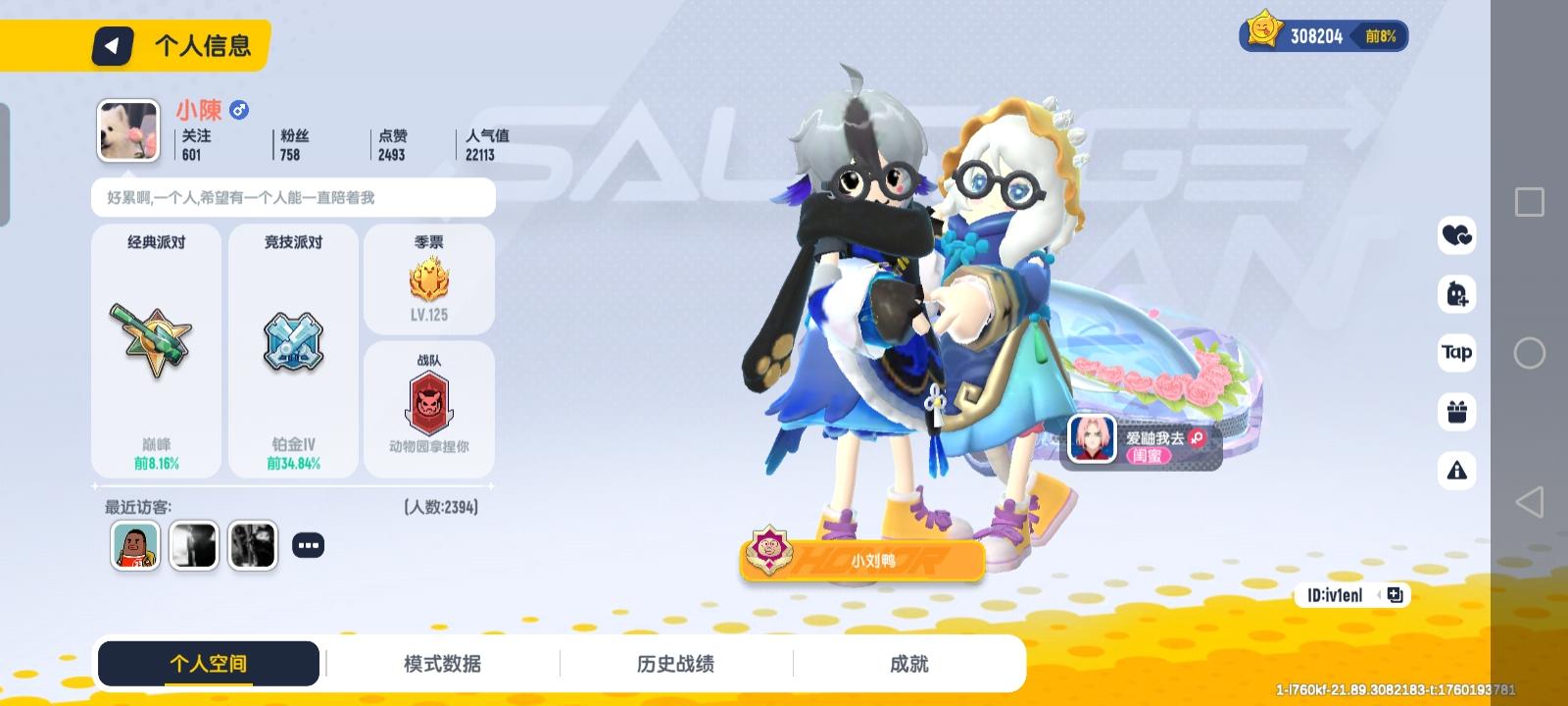Open 小陈's puppy profile avatar
The height and width of the screenshot is (706, 1568).
127,129
